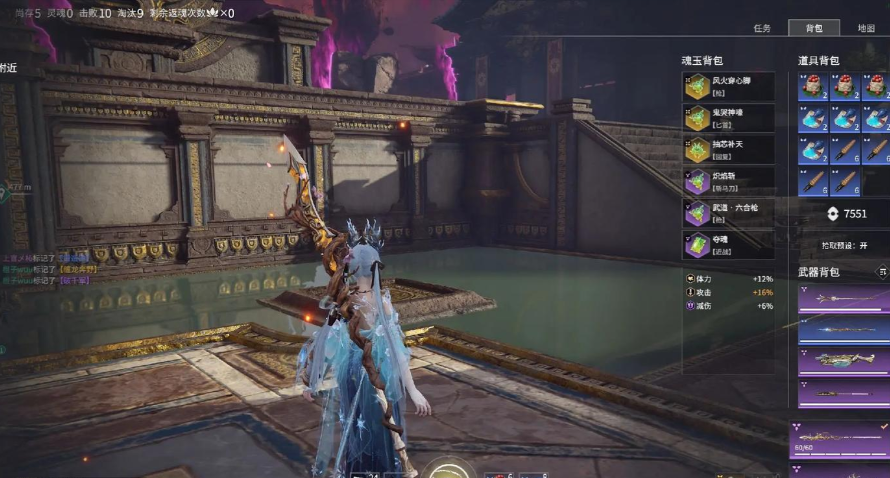Select the 背包 (Backpack) tab
This screenshot has height=478, width=890.
[x=813, y=28]
